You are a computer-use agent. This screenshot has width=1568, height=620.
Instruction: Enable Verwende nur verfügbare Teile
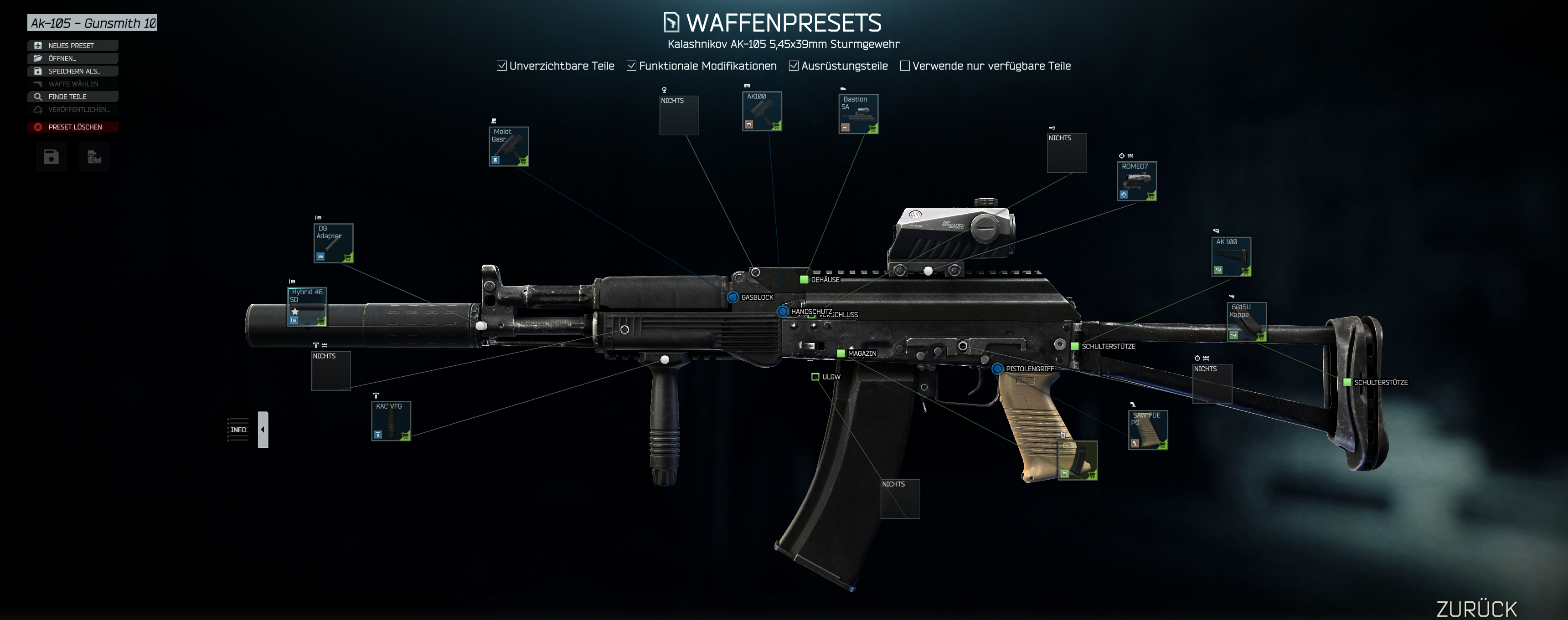point(905,66)
